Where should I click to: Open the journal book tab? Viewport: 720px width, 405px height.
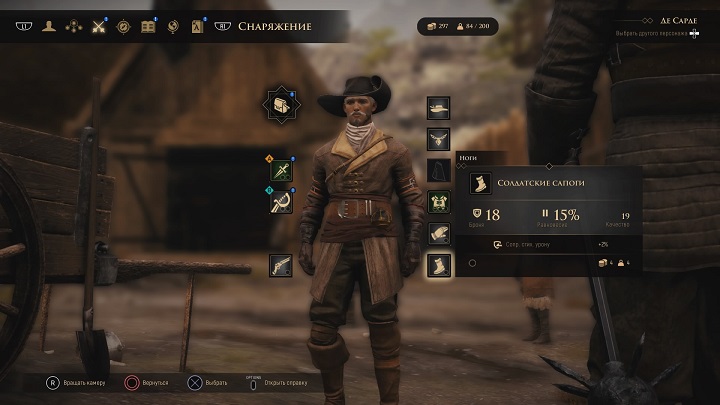click(x=148, y=26)
